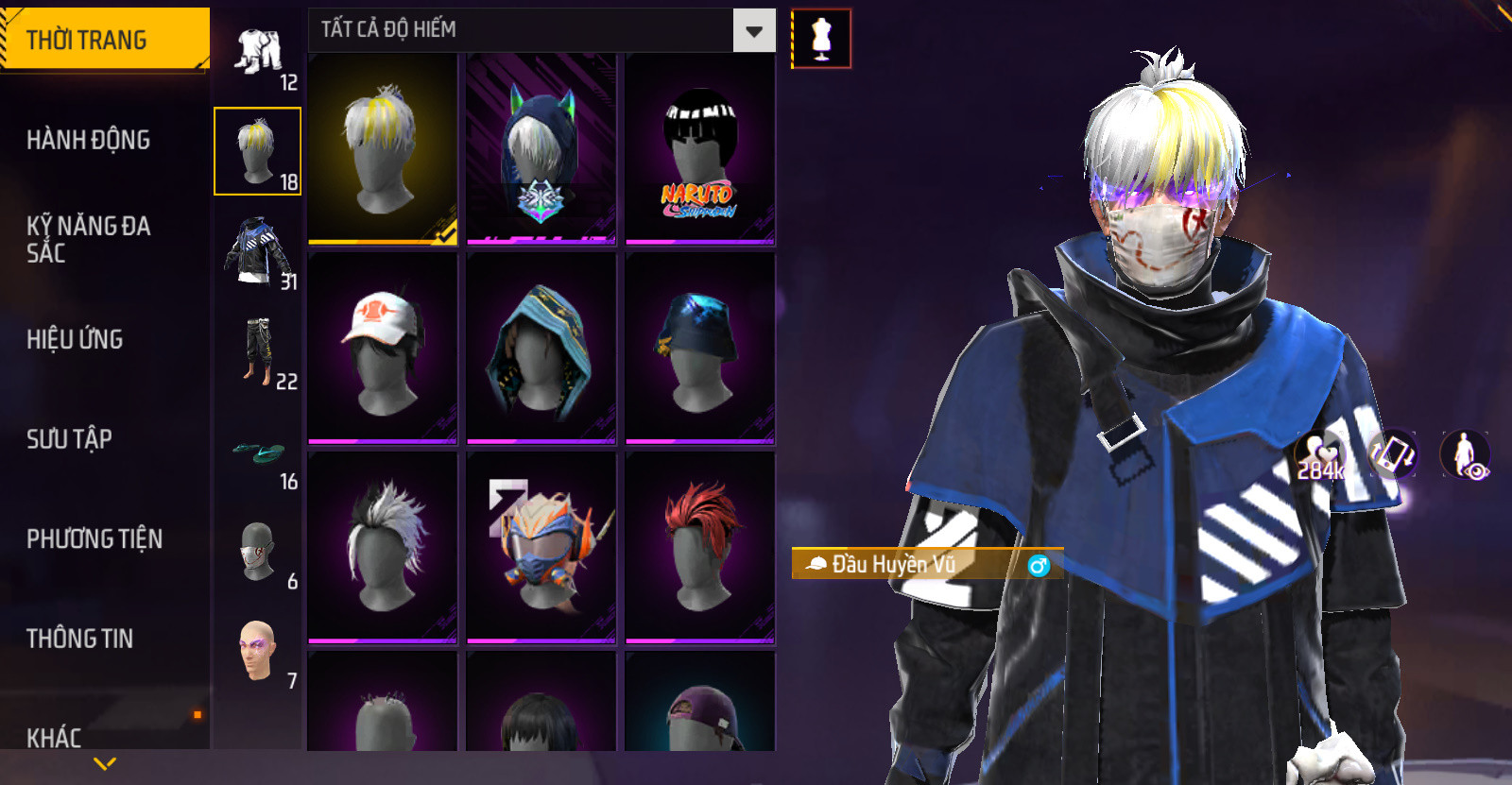Viewport: 1512px width, 785px height.
Task: Show the Thông Tin section
Action: 80,639
